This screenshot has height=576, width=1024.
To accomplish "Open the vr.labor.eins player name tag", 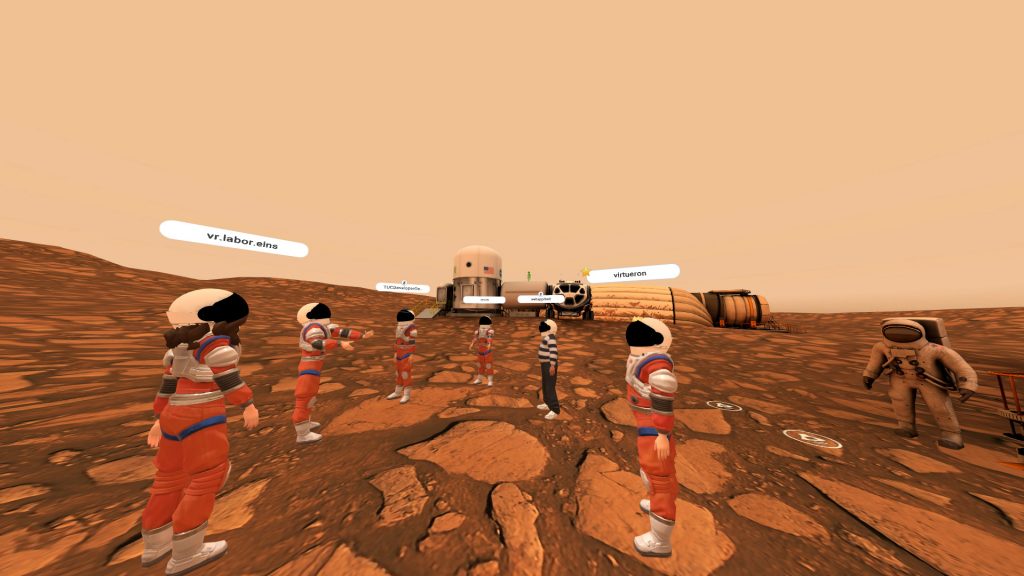I will (234, 239).
